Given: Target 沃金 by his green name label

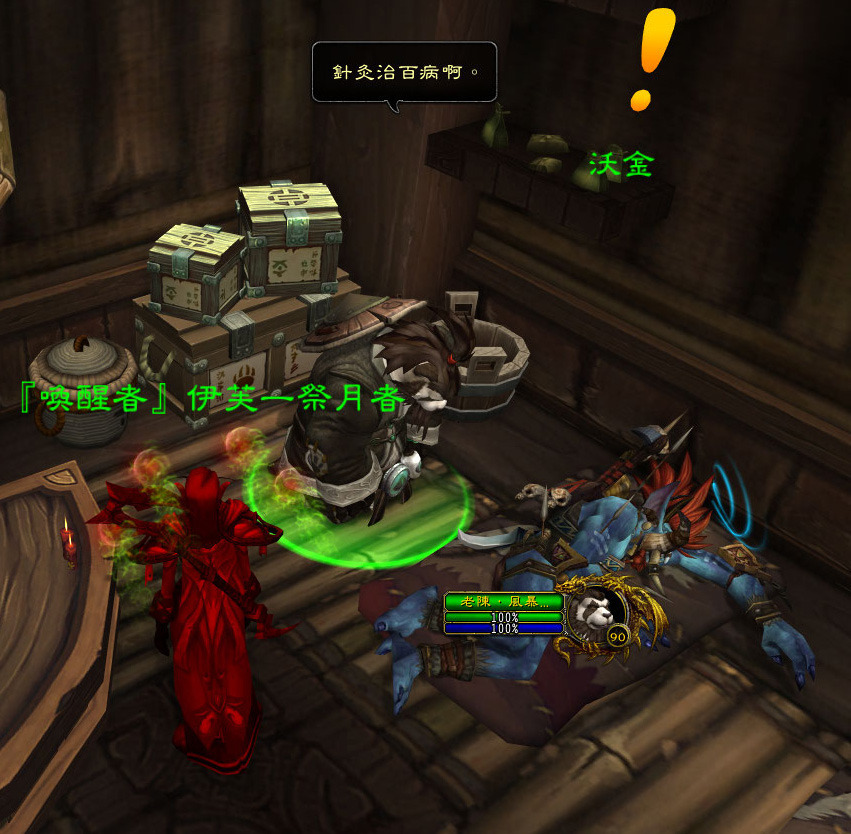Looking at the screenshot, I should pos(620,165).
